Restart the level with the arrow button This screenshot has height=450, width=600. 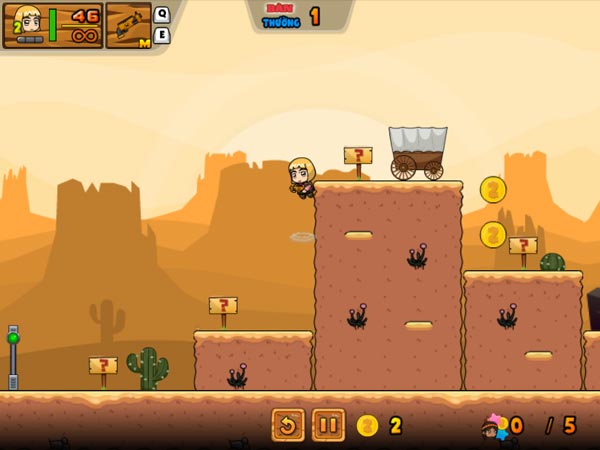tap(288, 425)
